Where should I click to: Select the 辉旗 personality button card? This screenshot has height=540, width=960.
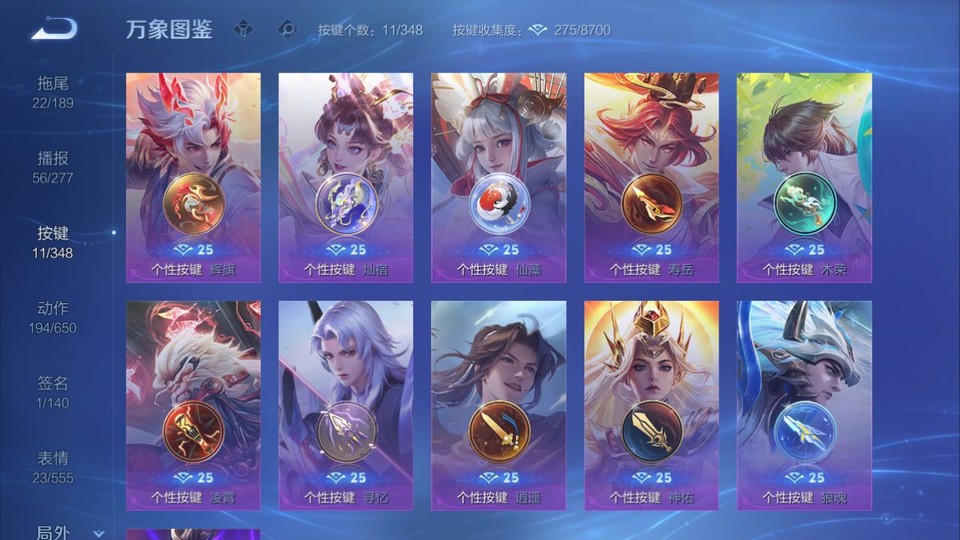click(x=193, y=177)
